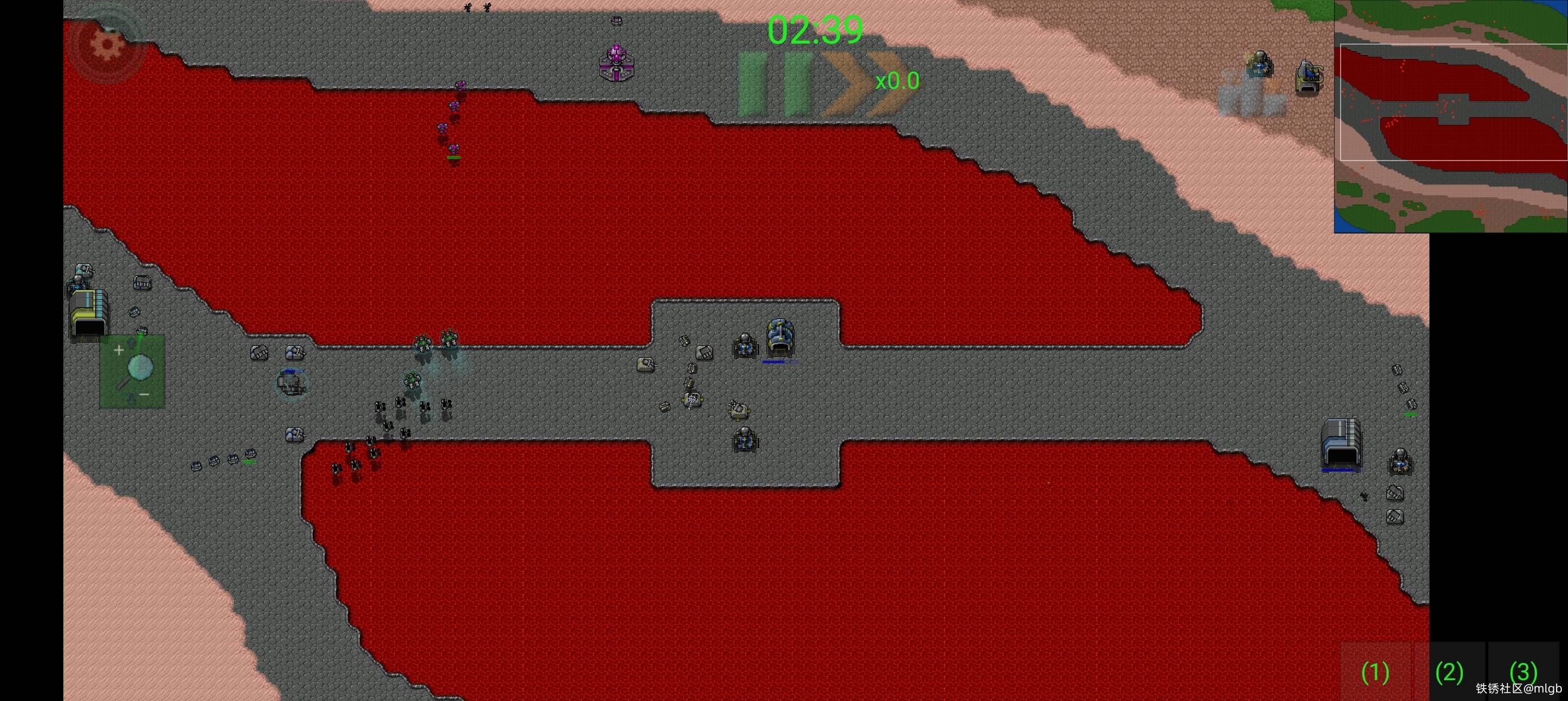Click on the minimap
The image size is (1568, 701).
point(1450,116)
